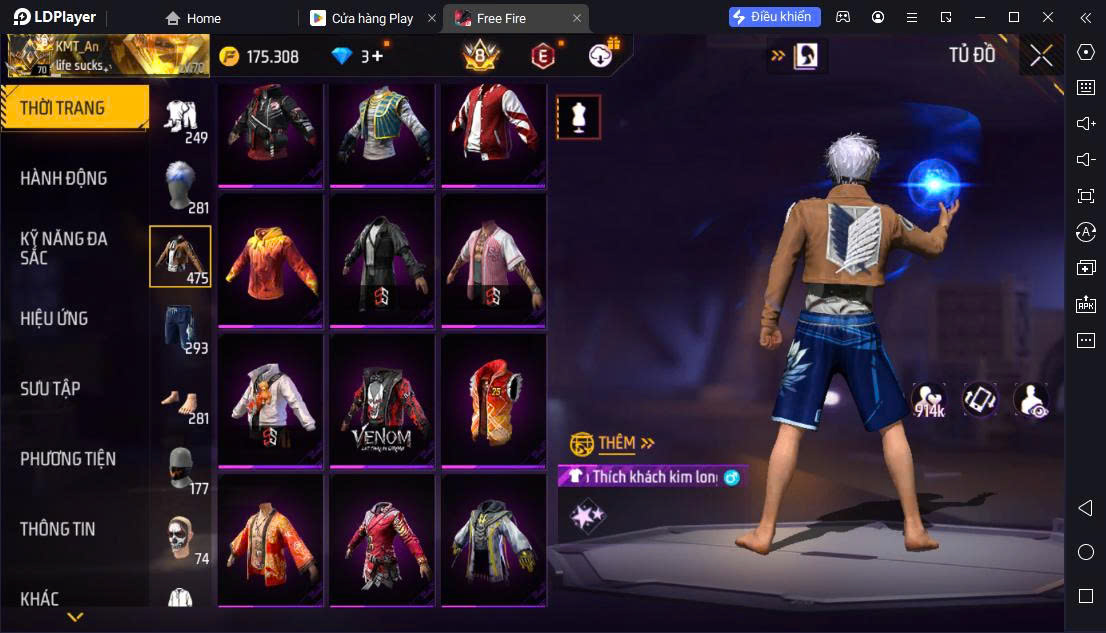Switch to Kỹ Năng Đa Sắc tab
This screenshot has width=1106, height=633.
pyautogui.click(x=64, y=248)
